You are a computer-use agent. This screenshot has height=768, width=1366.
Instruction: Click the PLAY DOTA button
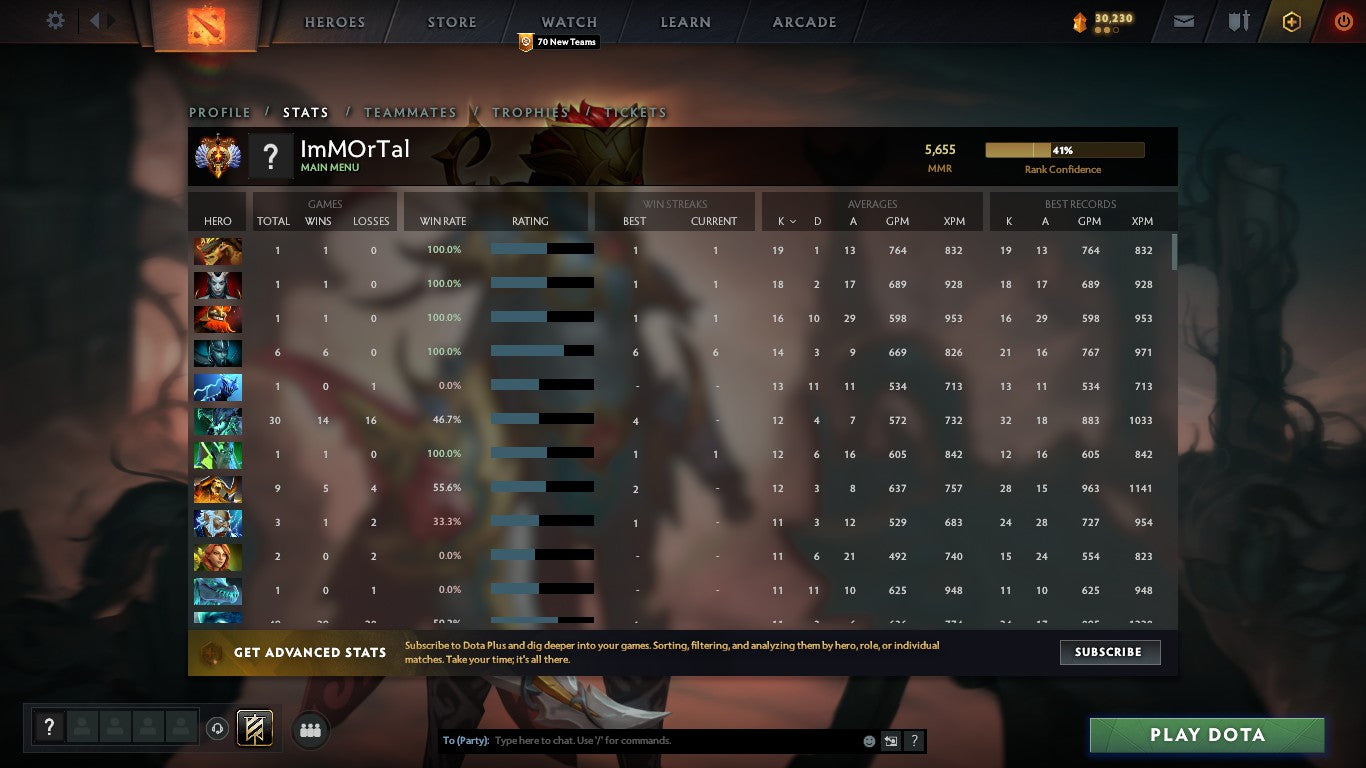1207,734
